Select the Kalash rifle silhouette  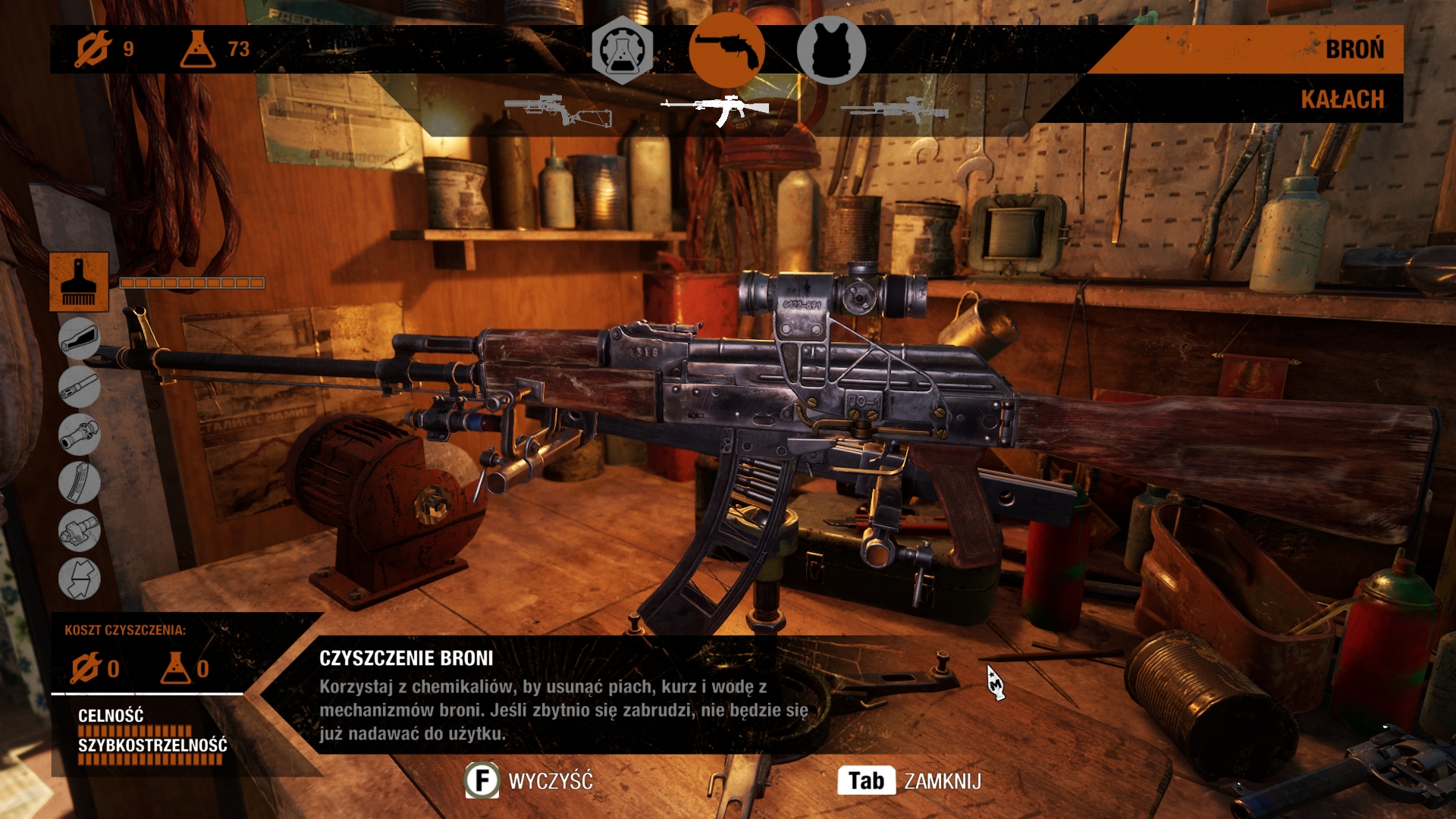pos(717,110)
